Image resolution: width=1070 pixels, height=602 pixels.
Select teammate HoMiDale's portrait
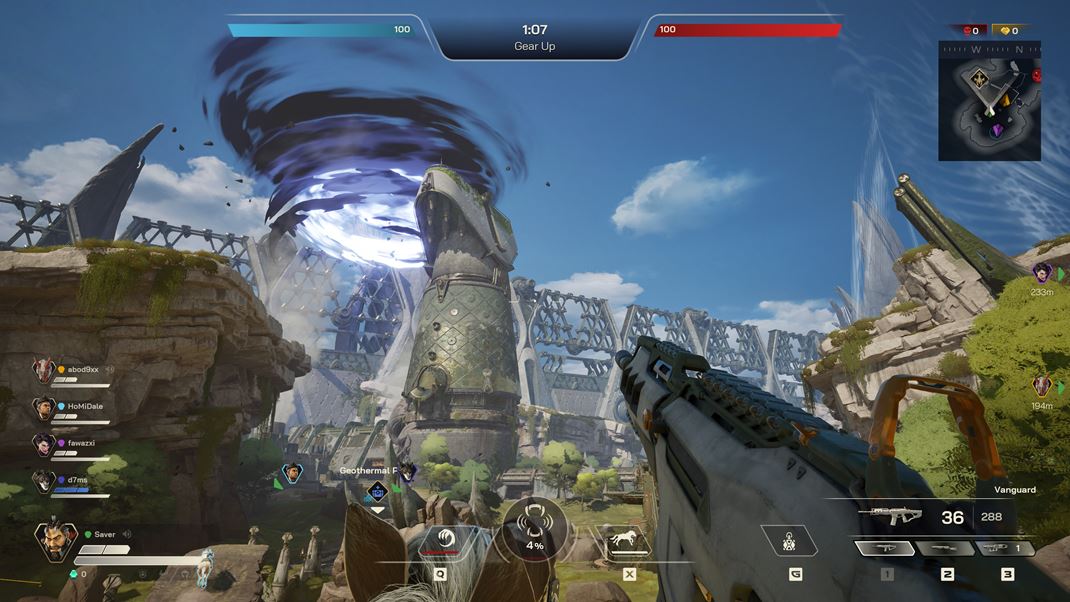43,408
